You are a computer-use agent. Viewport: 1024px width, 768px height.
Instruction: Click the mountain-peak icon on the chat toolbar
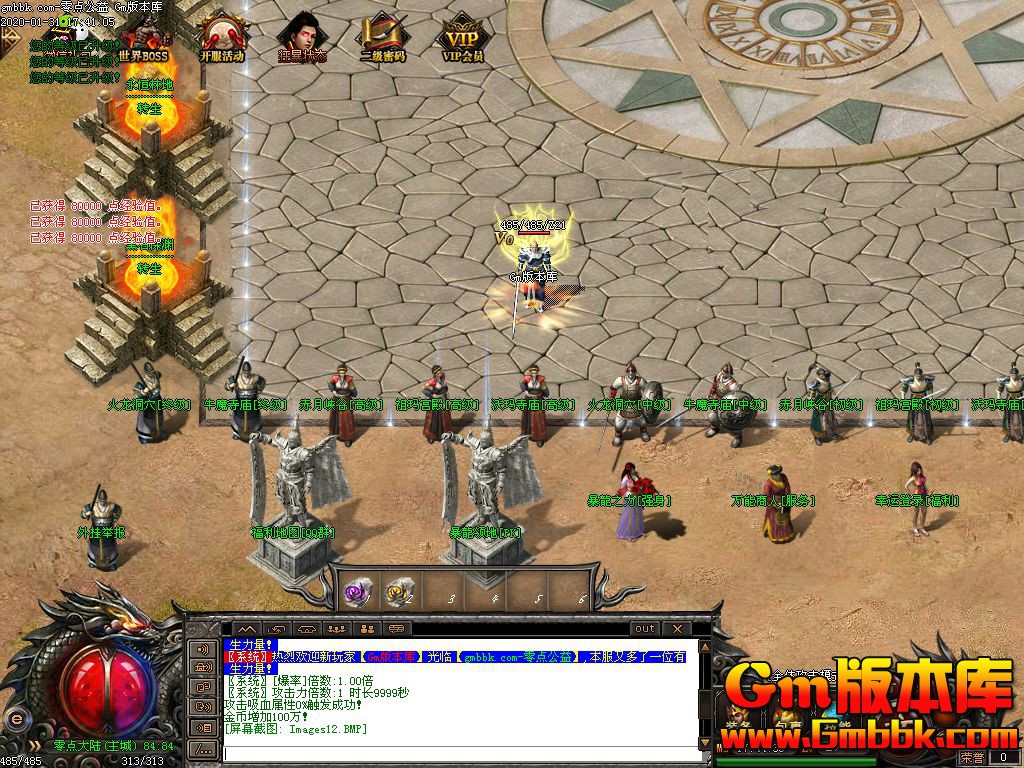tap(245, 629)
